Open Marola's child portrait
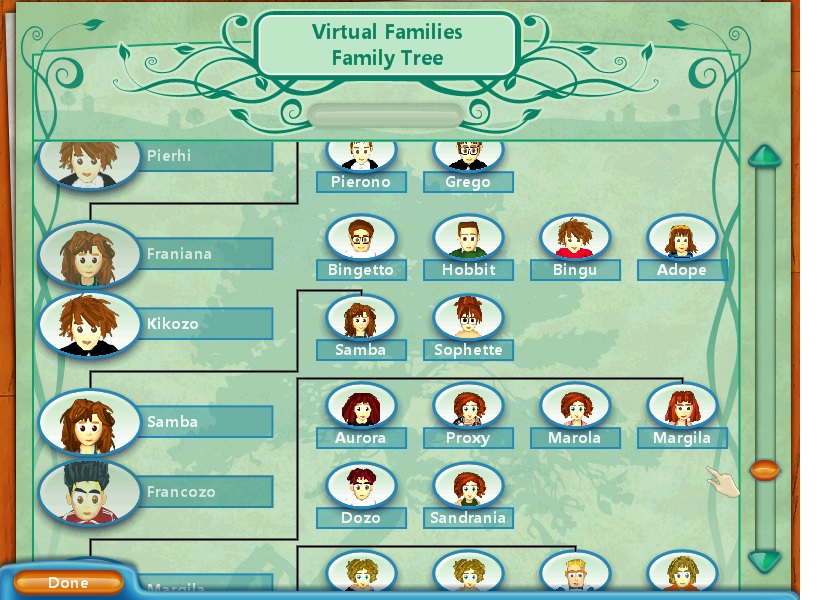The width and height of the screenshot is (819, 600). 575,408
